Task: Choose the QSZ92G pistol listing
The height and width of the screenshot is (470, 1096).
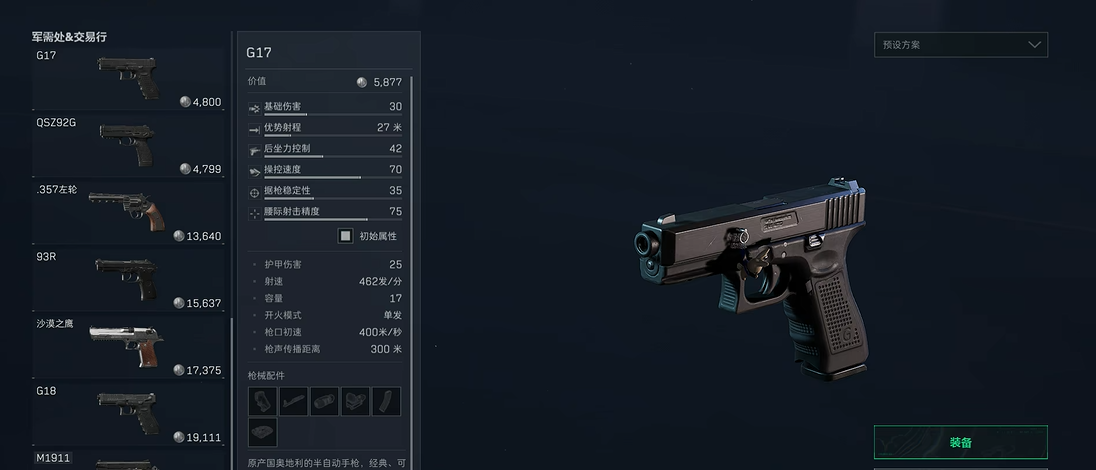Action: pyautogui.click(x=128, y=145)
